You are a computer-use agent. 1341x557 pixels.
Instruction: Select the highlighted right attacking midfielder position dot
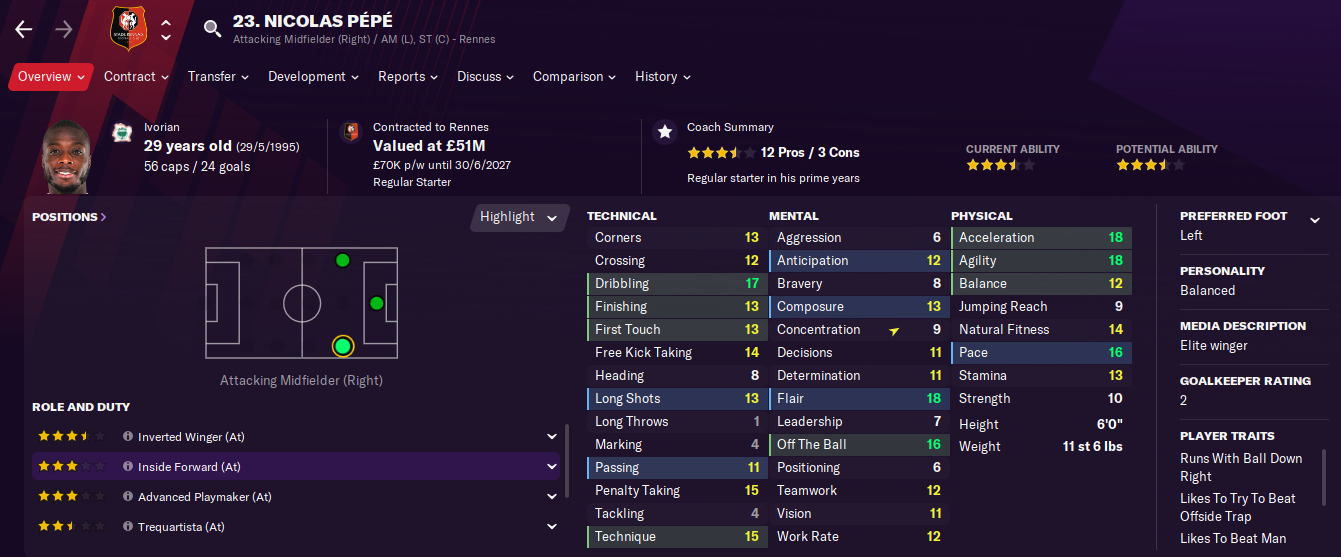pyautogui.click(x=343, y=346)
